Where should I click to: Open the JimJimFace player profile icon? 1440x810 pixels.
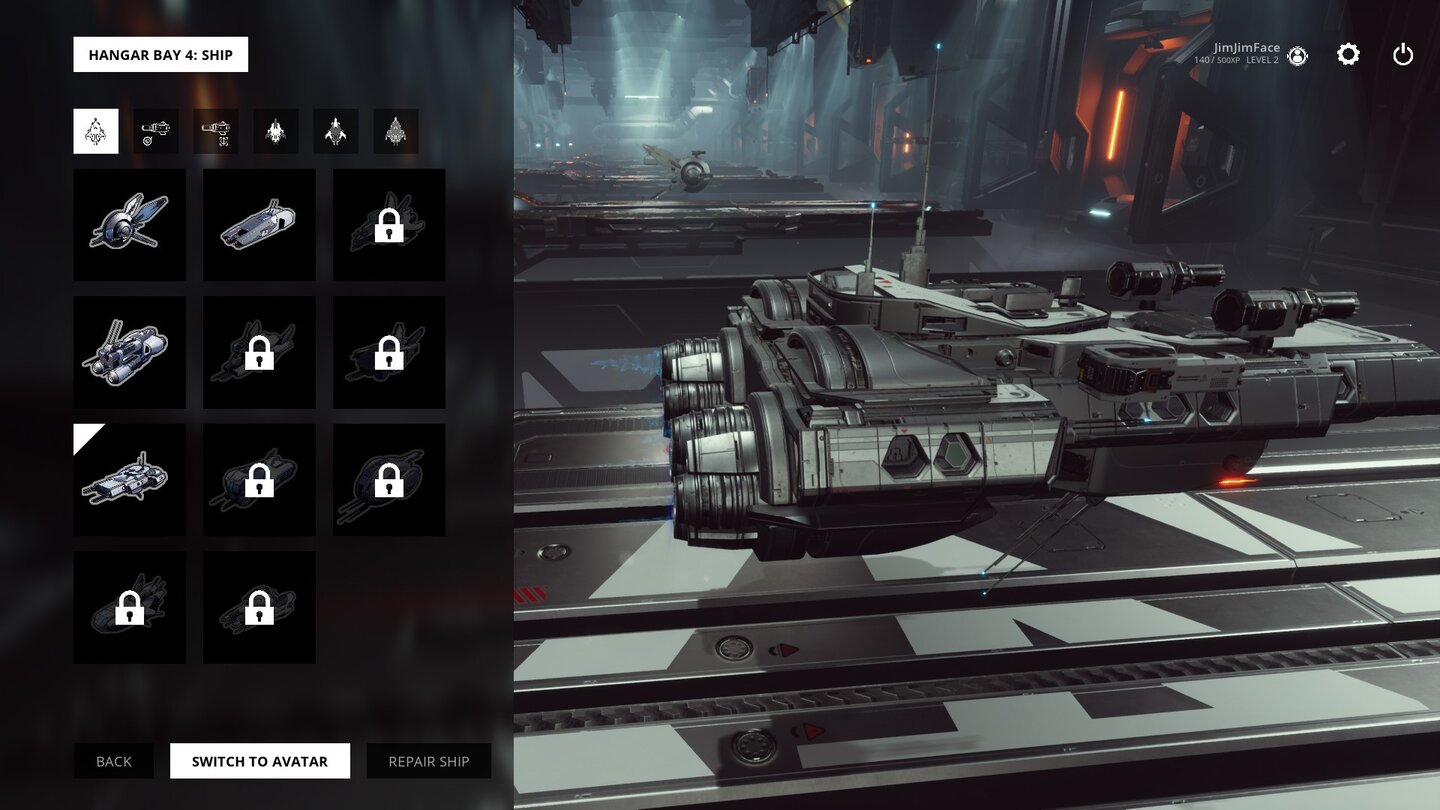click(1297, 56)
